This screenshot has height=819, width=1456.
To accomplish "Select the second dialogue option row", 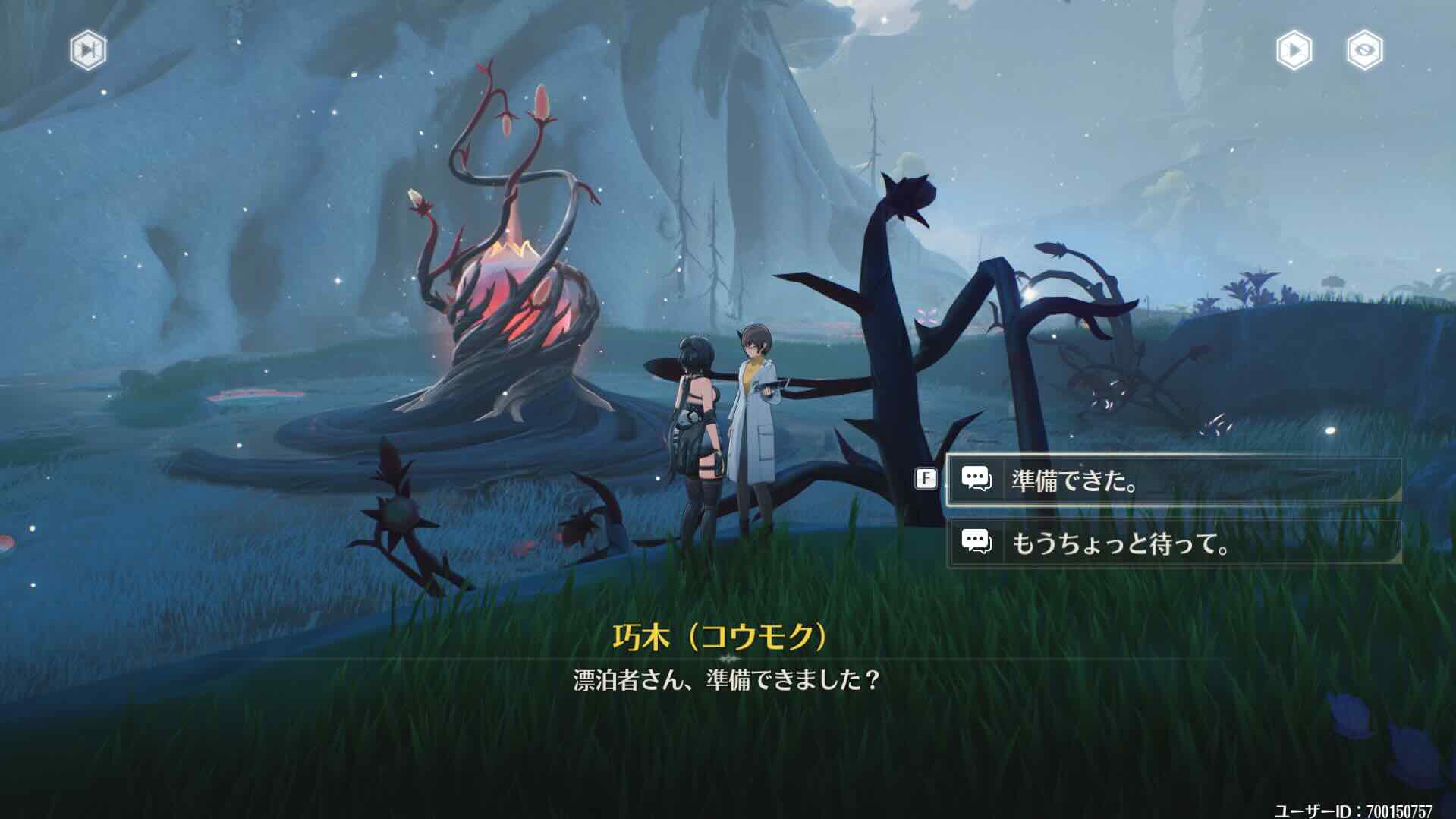I will click(x=1176, y=544).
